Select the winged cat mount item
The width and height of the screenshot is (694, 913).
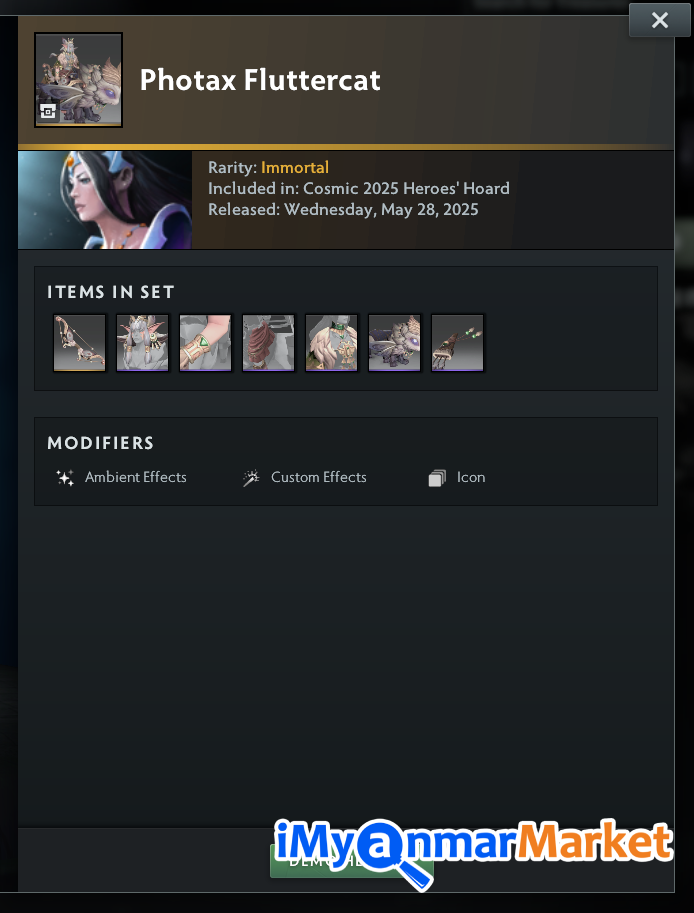[x=394, y=343]
